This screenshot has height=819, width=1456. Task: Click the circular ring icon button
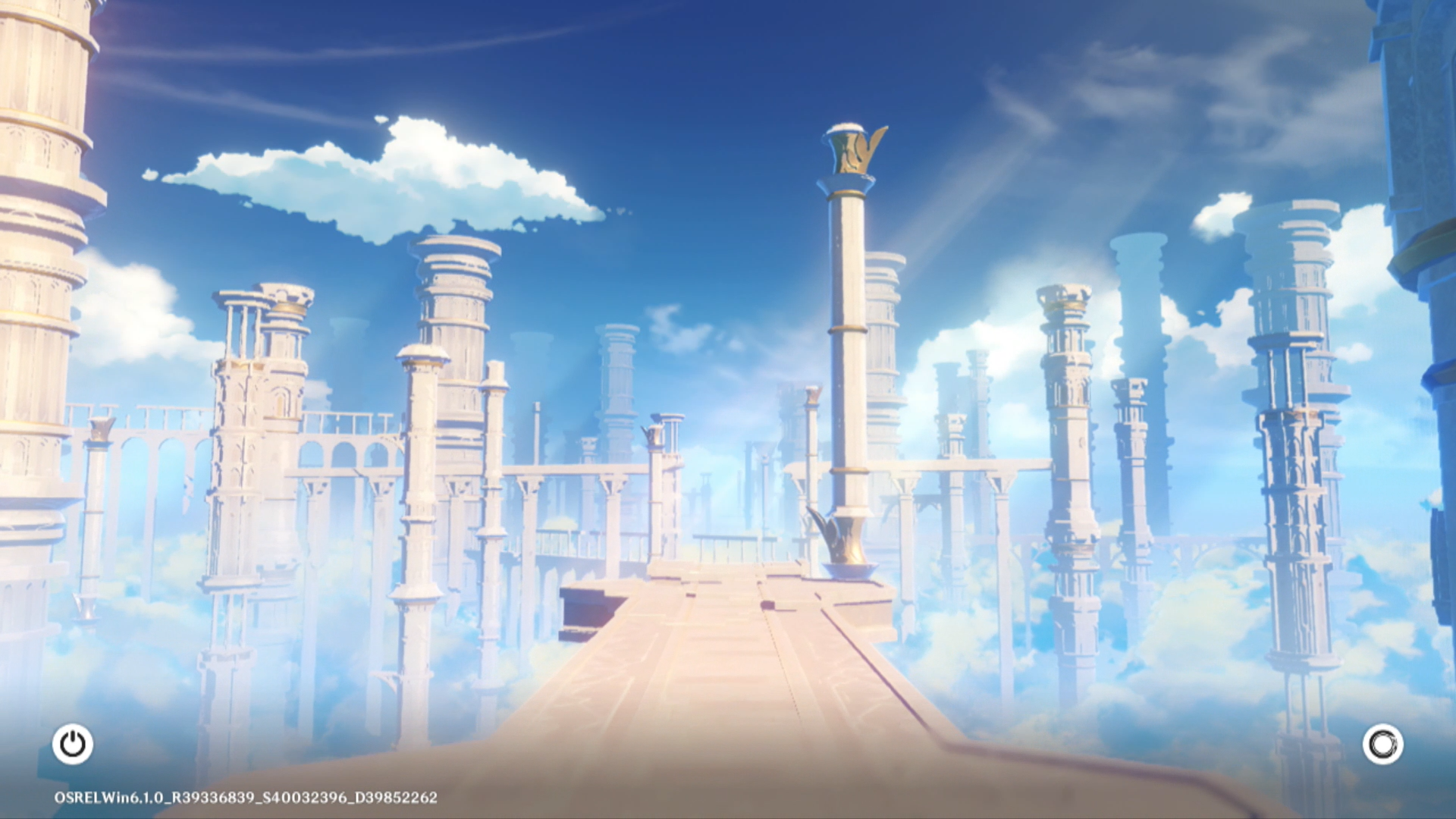tap(1382, 744)
